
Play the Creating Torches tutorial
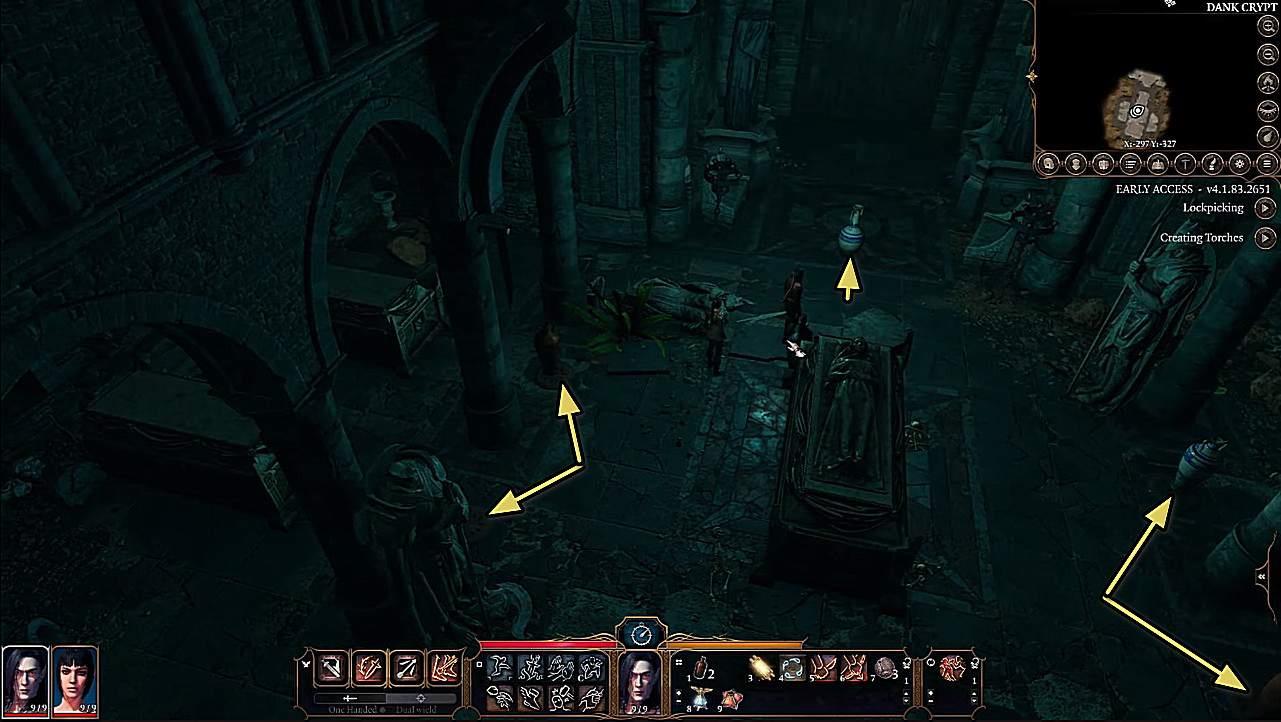pos(1265,238)
